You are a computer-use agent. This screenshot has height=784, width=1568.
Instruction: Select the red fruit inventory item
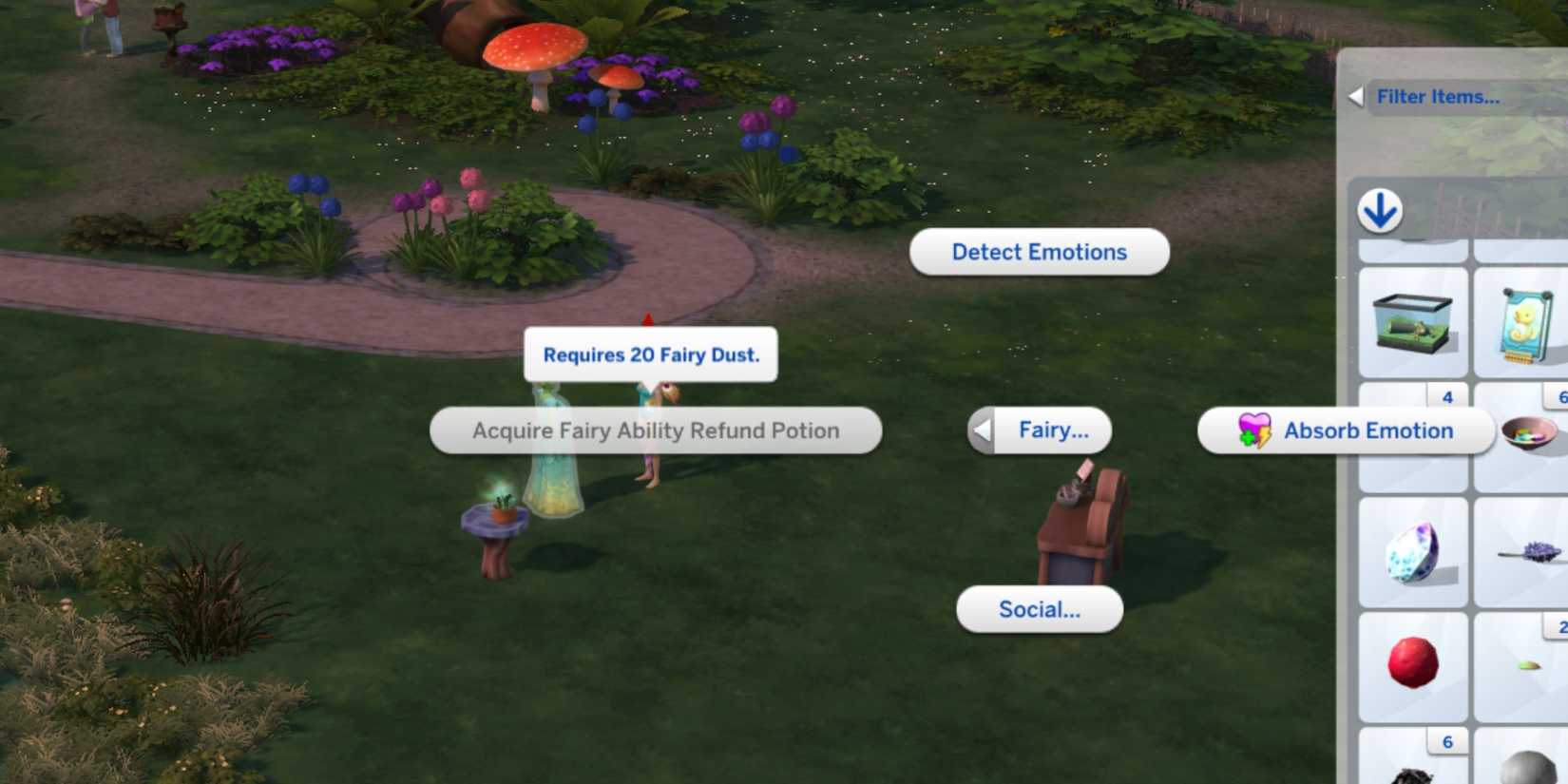click(1414, 662)
